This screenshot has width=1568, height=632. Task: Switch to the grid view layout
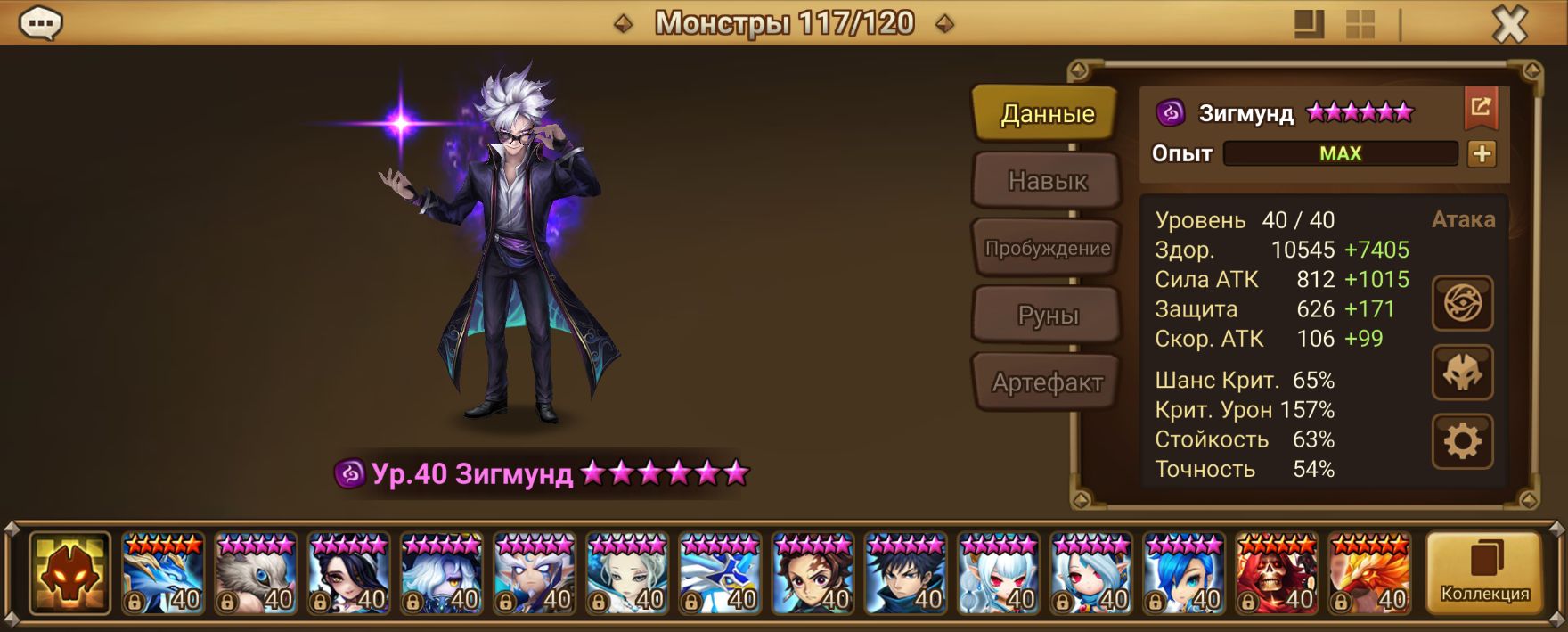click(x=1360, y=24)
